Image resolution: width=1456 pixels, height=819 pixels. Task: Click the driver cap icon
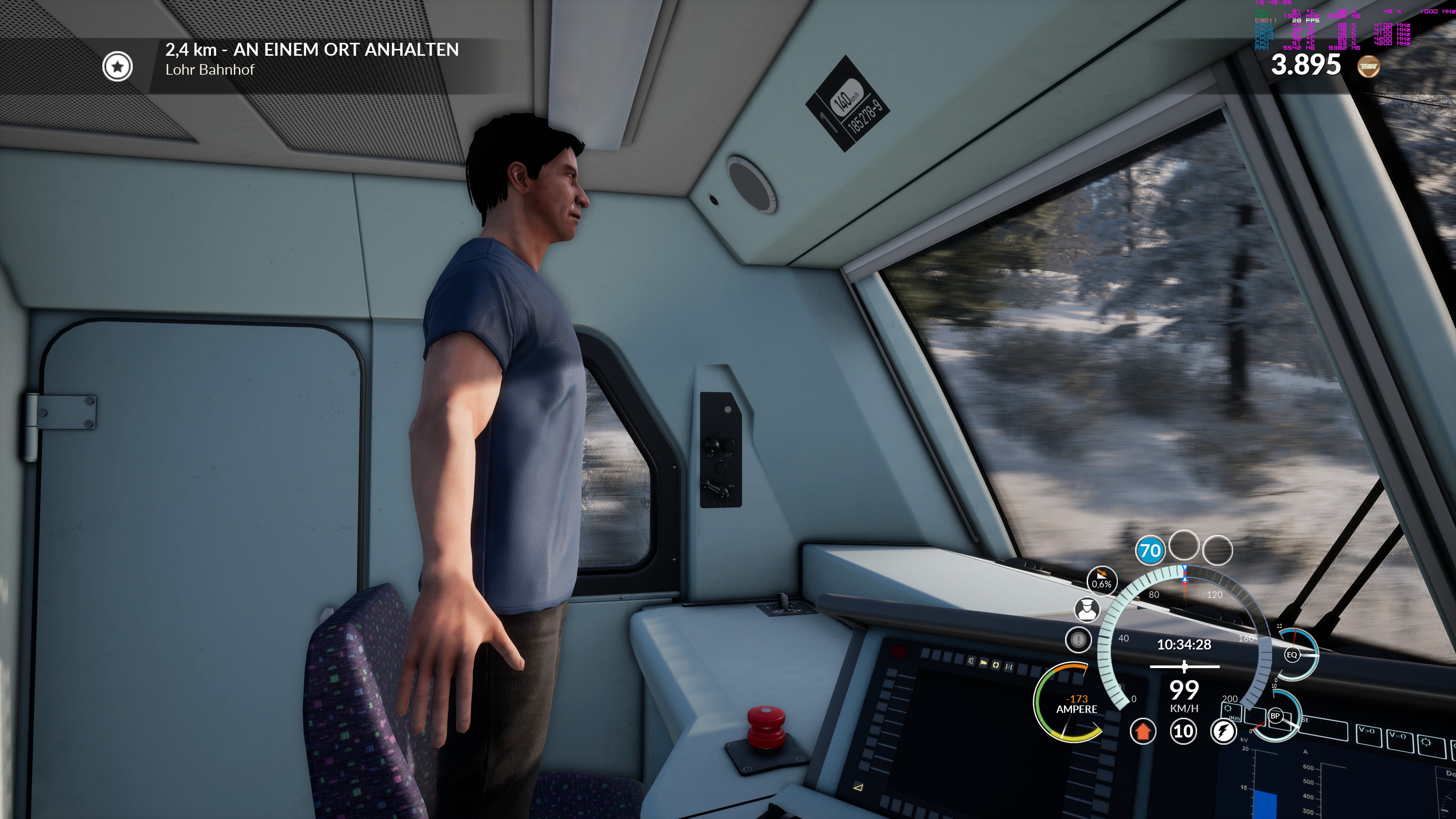pyautogui.click(x=1086, y=609)
